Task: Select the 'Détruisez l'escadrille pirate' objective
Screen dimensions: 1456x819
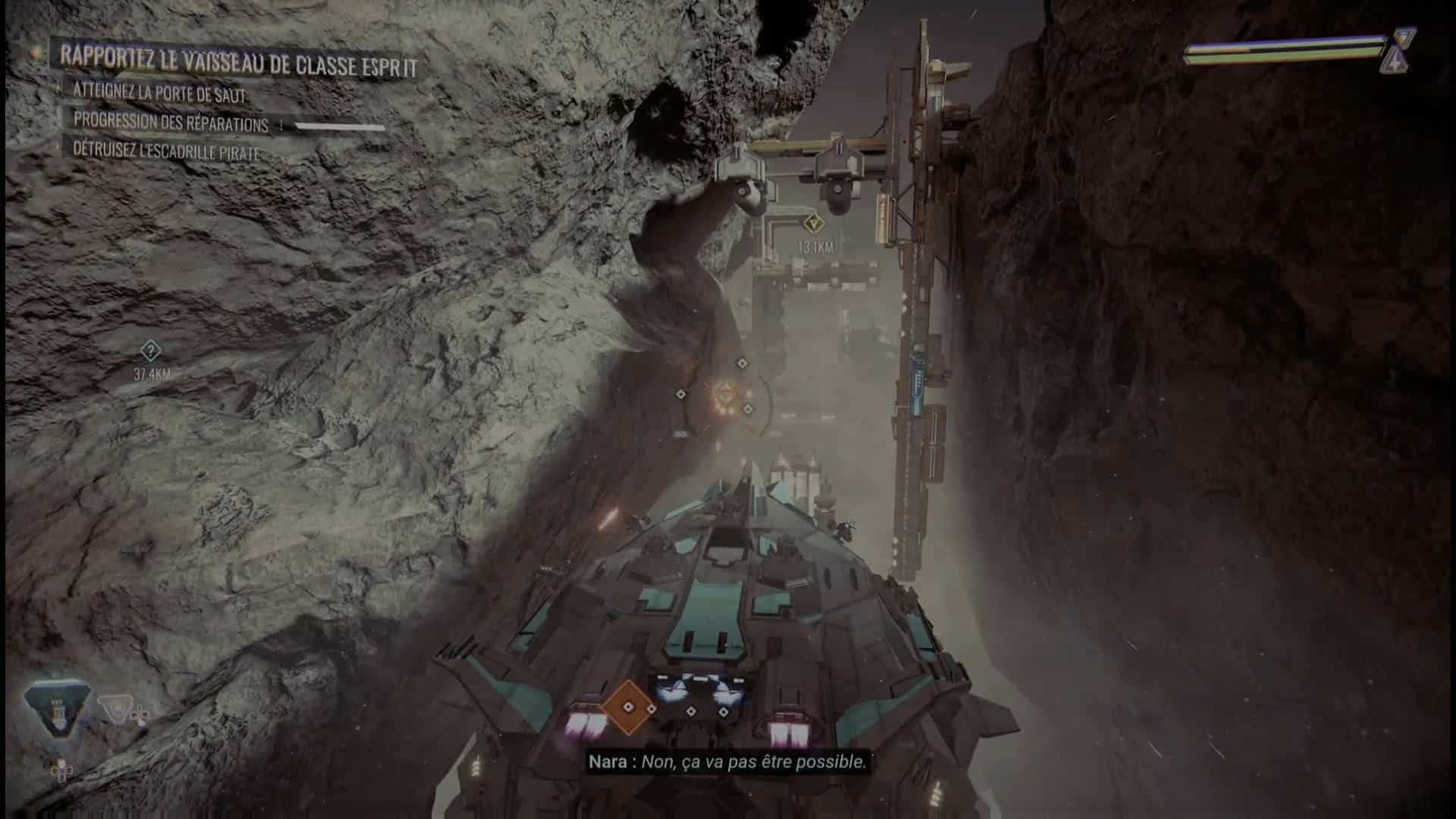Action: (166, 150)
